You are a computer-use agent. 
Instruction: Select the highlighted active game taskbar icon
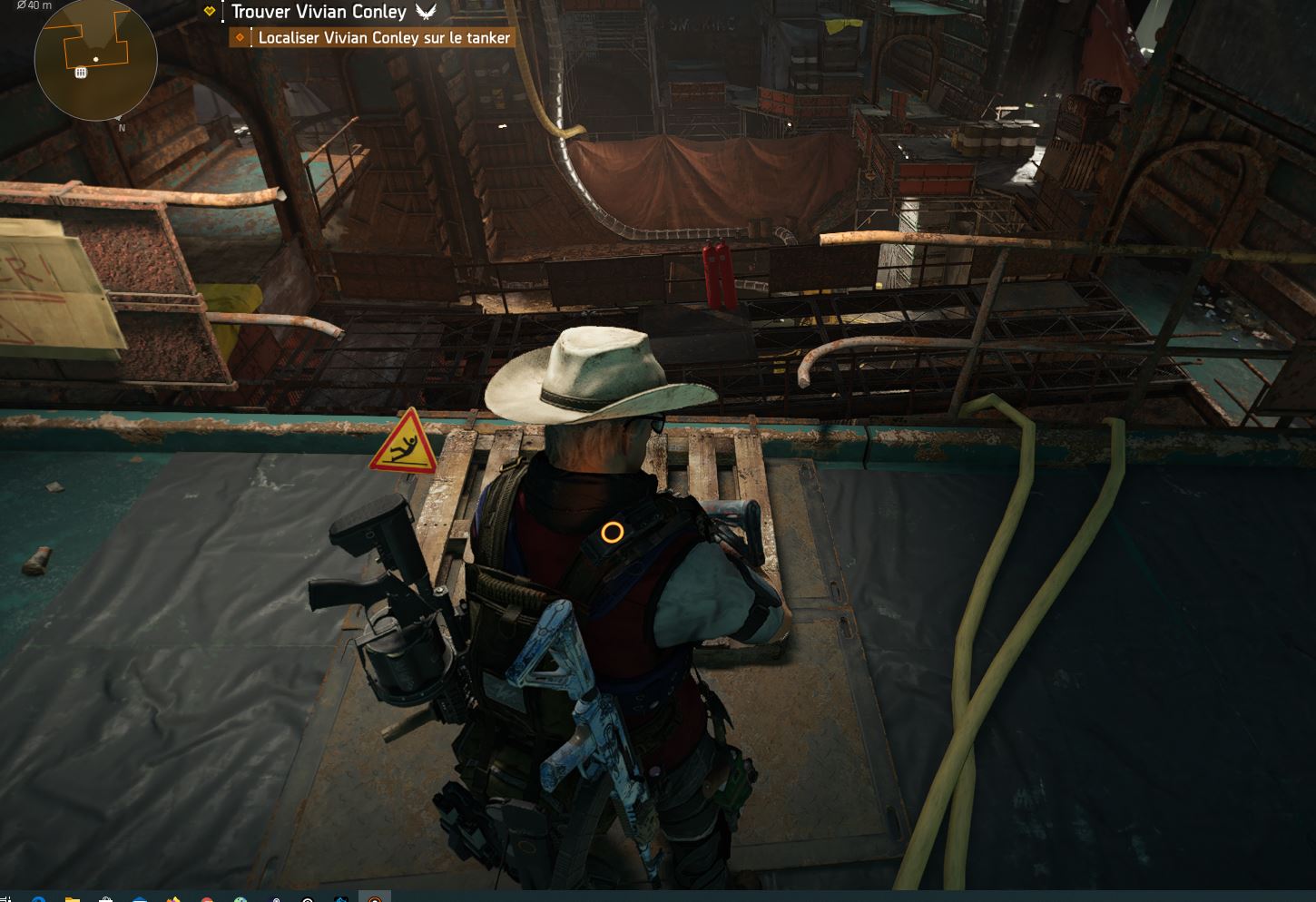click(374, 897)
